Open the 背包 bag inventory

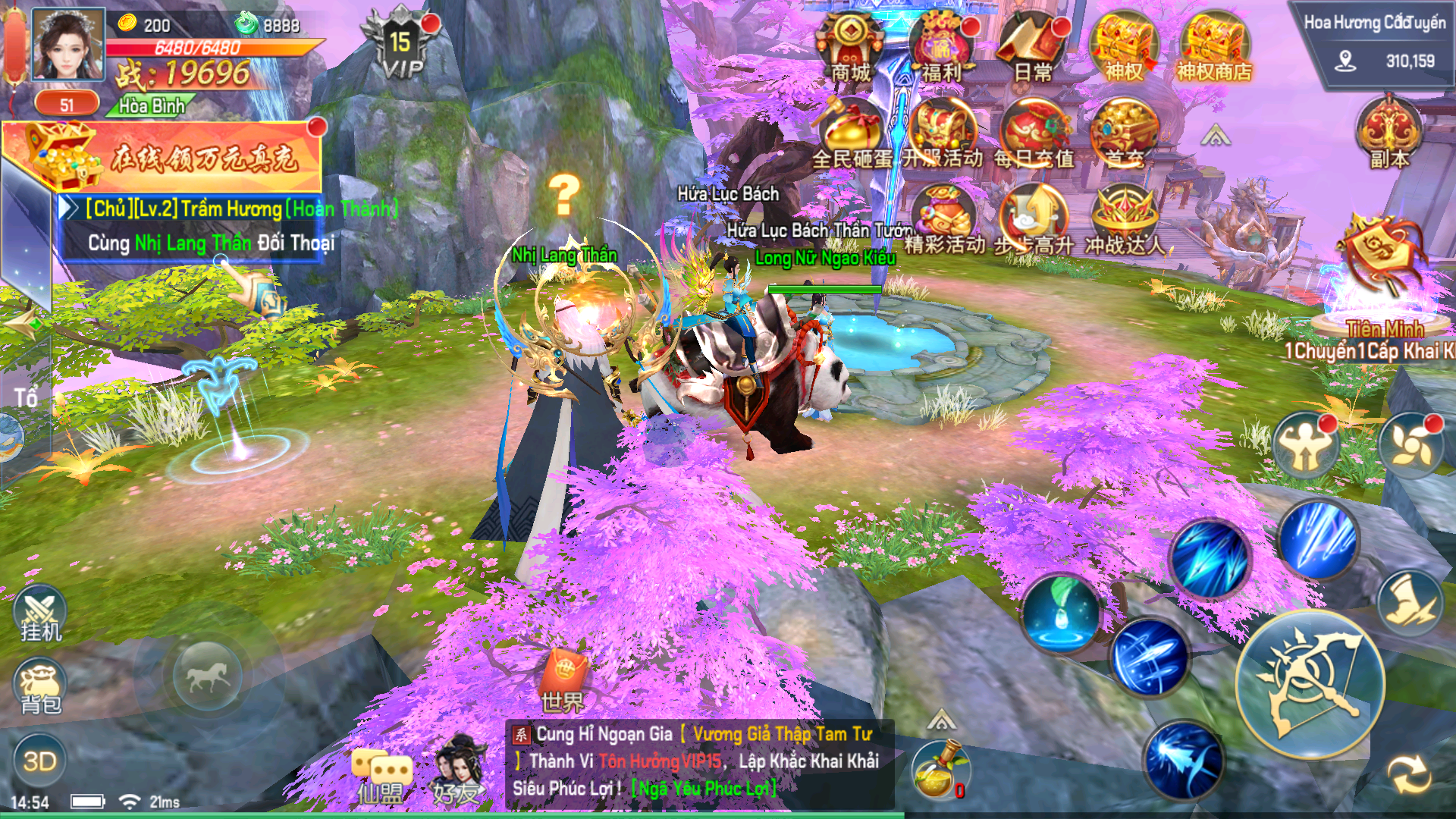coord(40,689)
